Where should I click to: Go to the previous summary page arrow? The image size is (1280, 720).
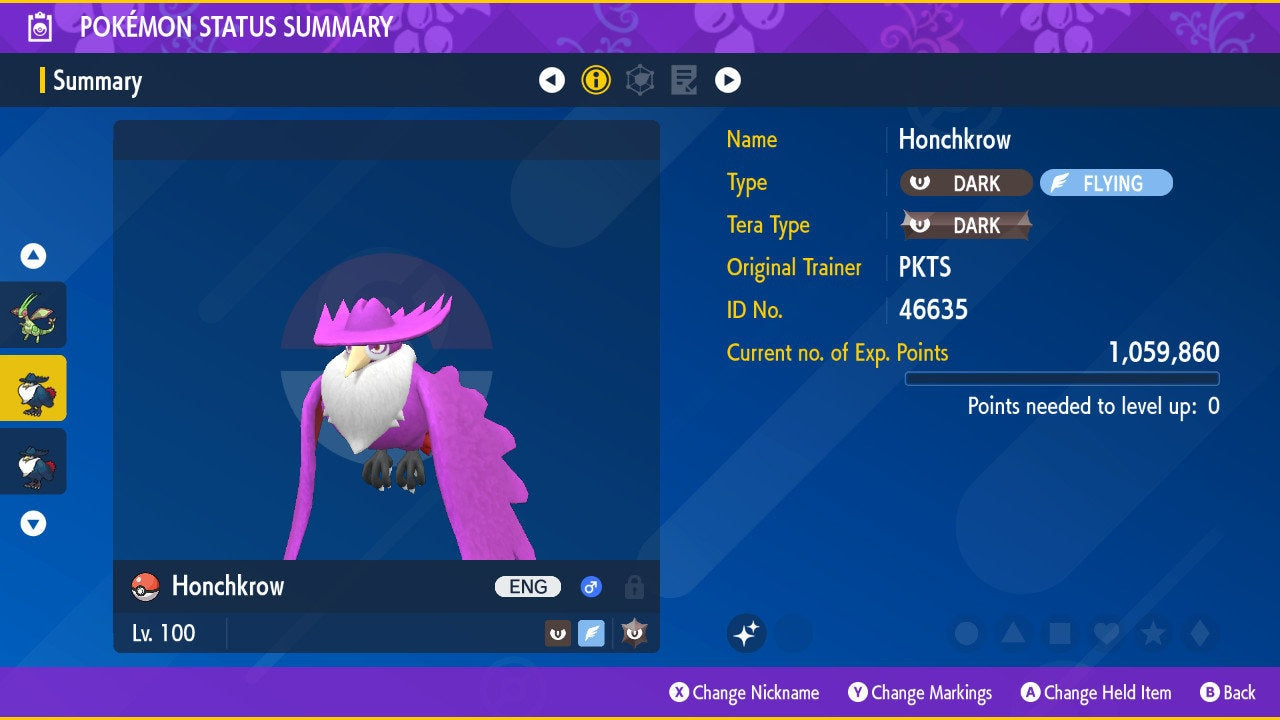(x=552, y=80)
